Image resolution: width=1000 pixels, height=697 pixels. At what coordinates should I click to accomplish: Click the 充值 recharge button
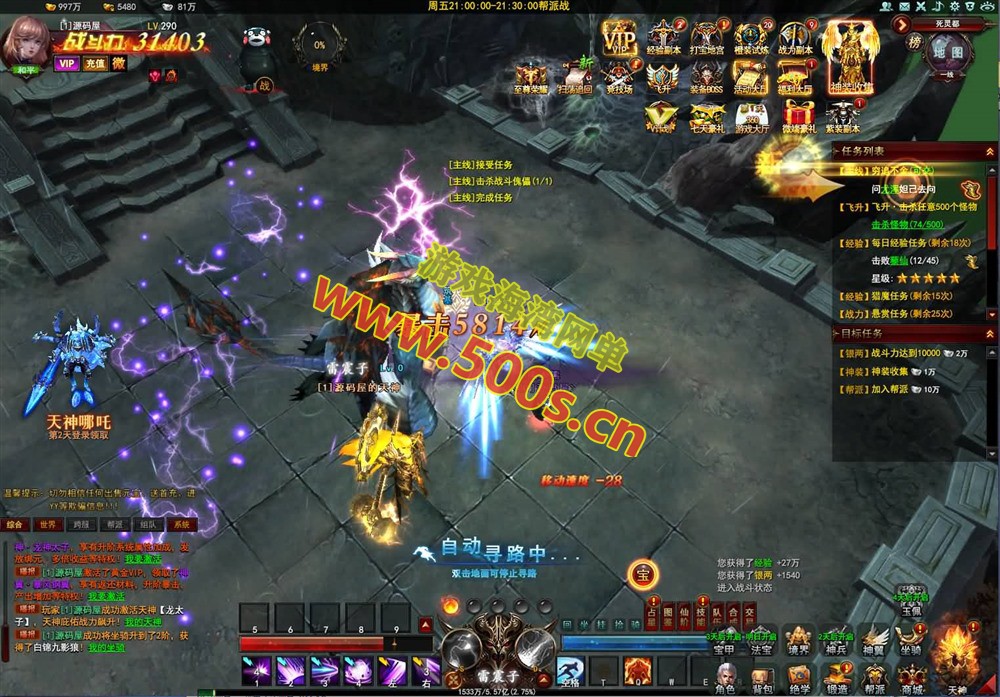pos(94,63)
